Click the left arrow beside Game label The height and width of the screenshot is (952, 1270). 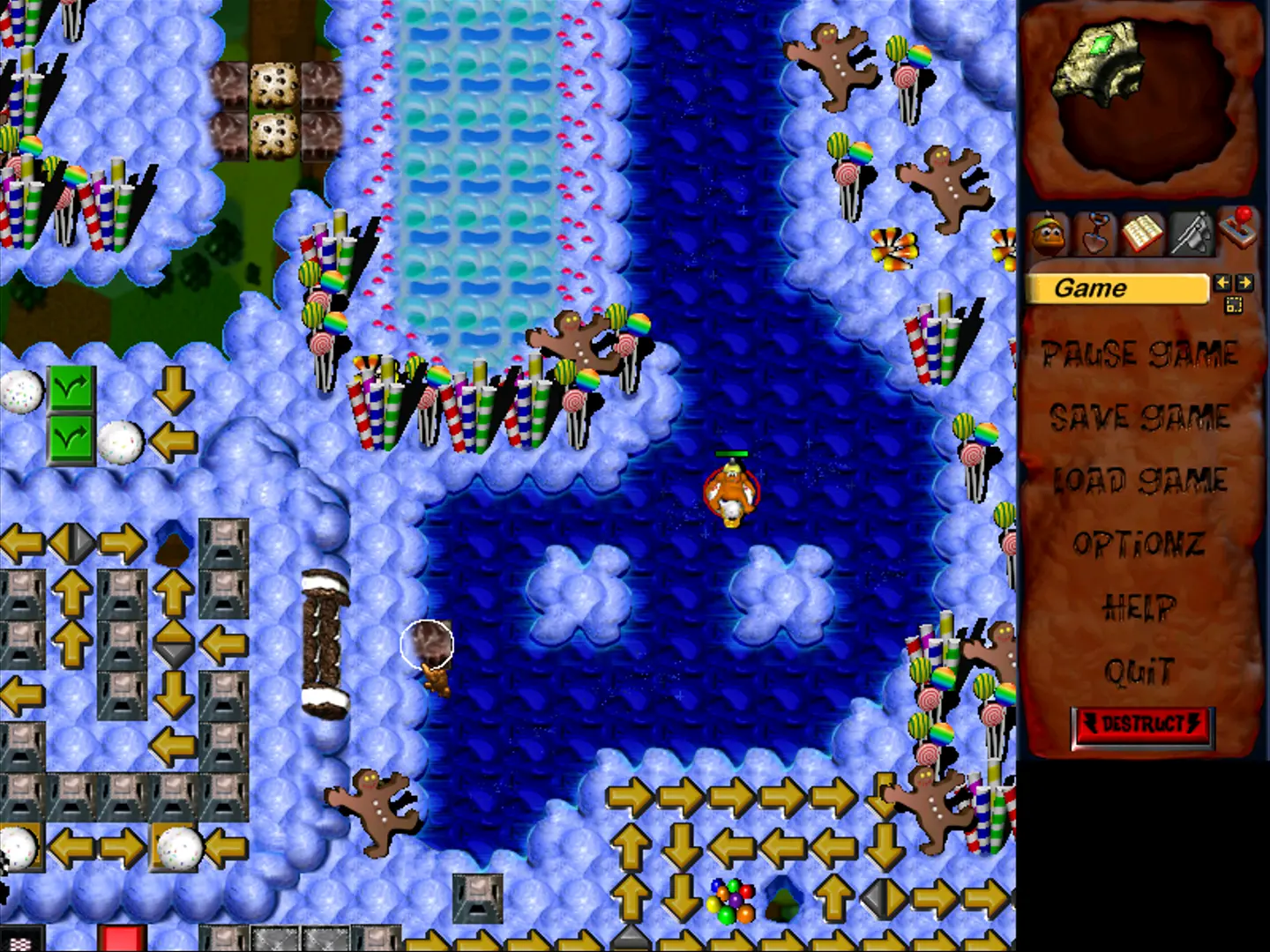(1222, 283)
